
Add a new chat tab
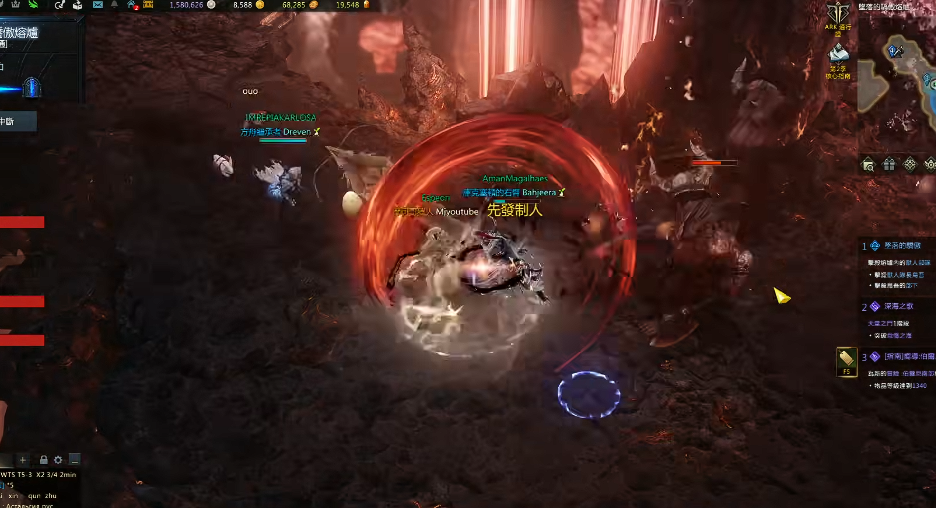(x=23, y=460)
